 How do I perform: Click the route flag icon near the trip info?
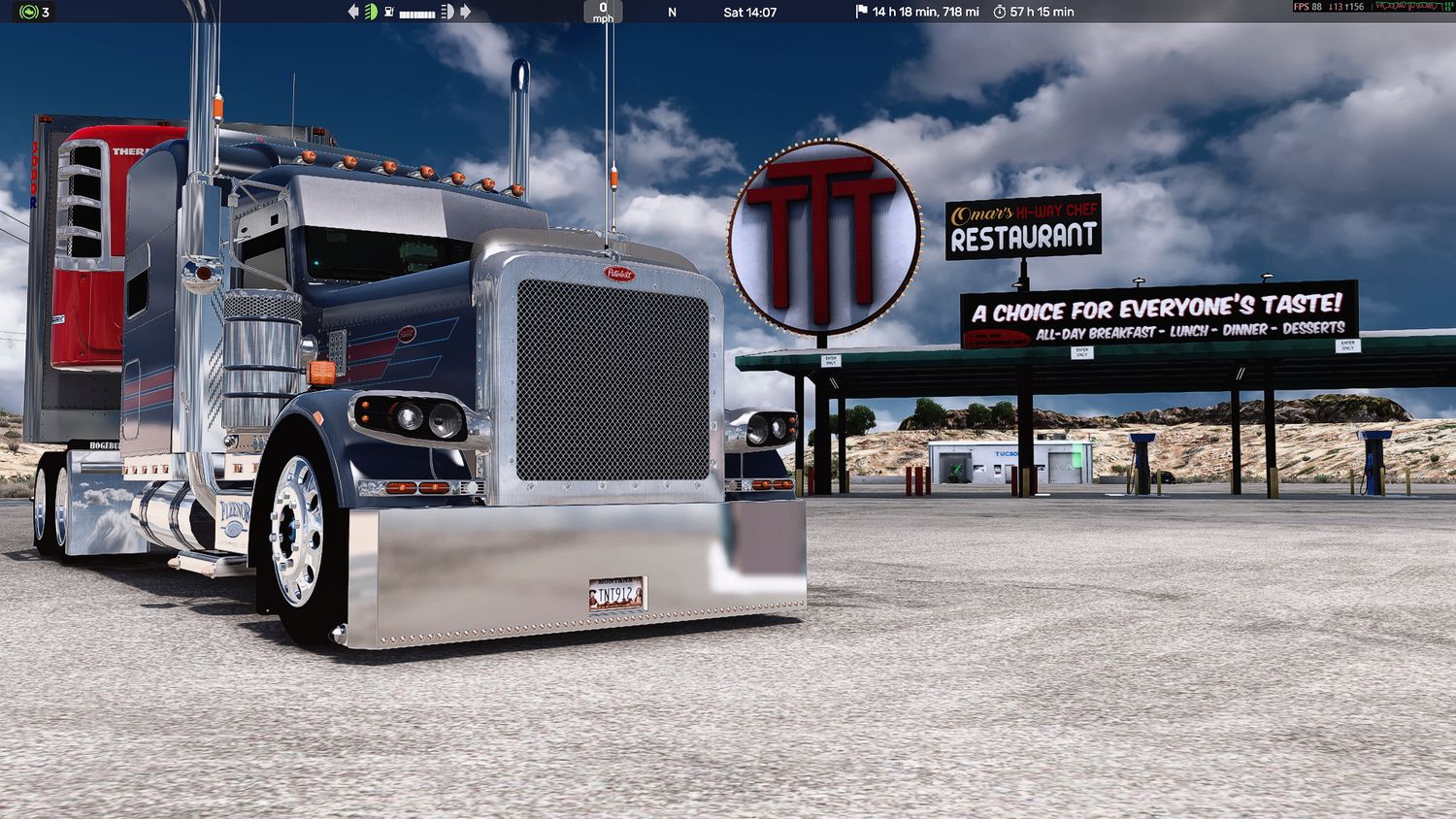[858, 11]
